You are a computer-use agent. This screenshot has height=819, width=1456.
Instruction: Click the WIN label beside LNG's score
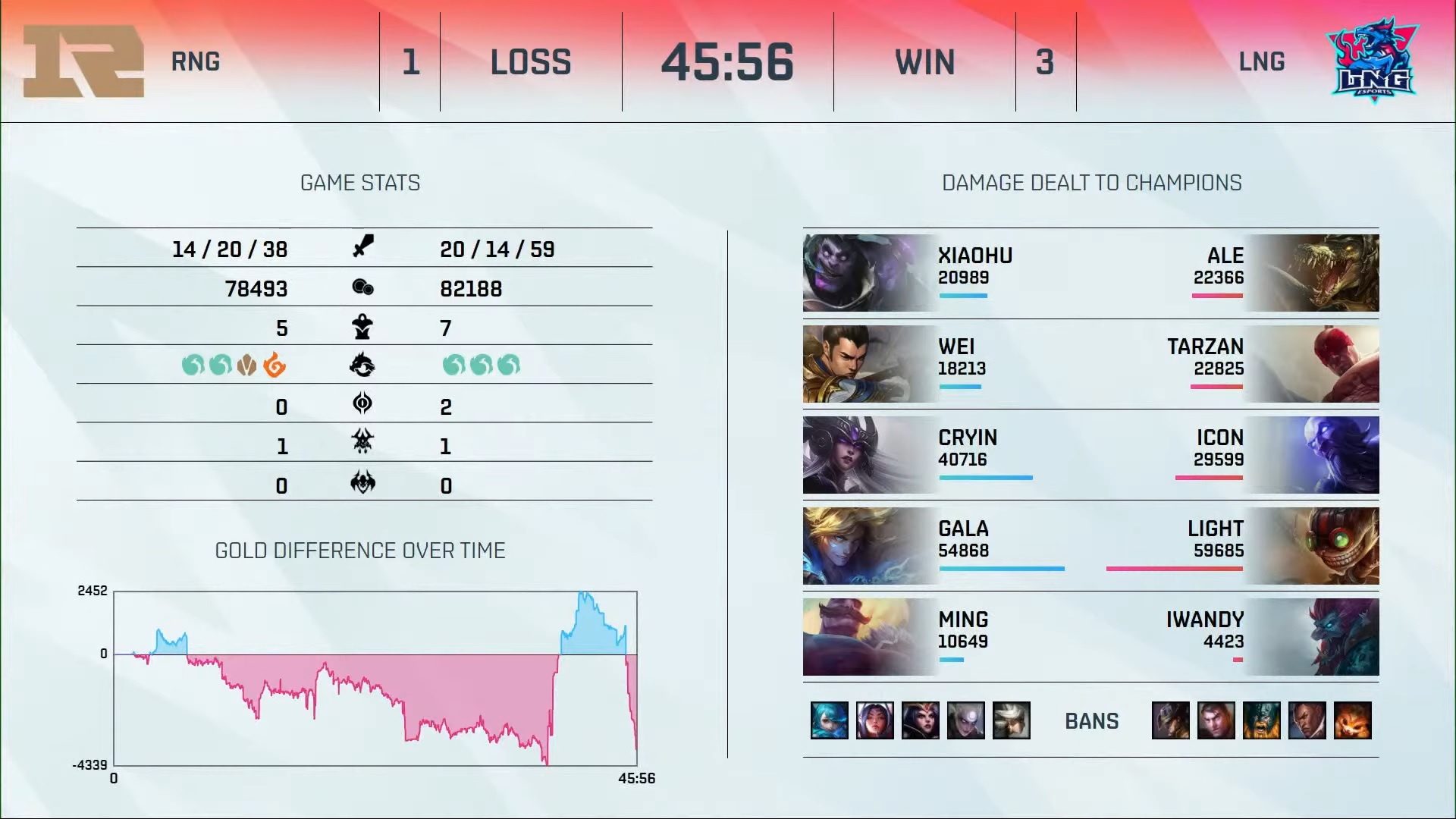coord(924,62)
